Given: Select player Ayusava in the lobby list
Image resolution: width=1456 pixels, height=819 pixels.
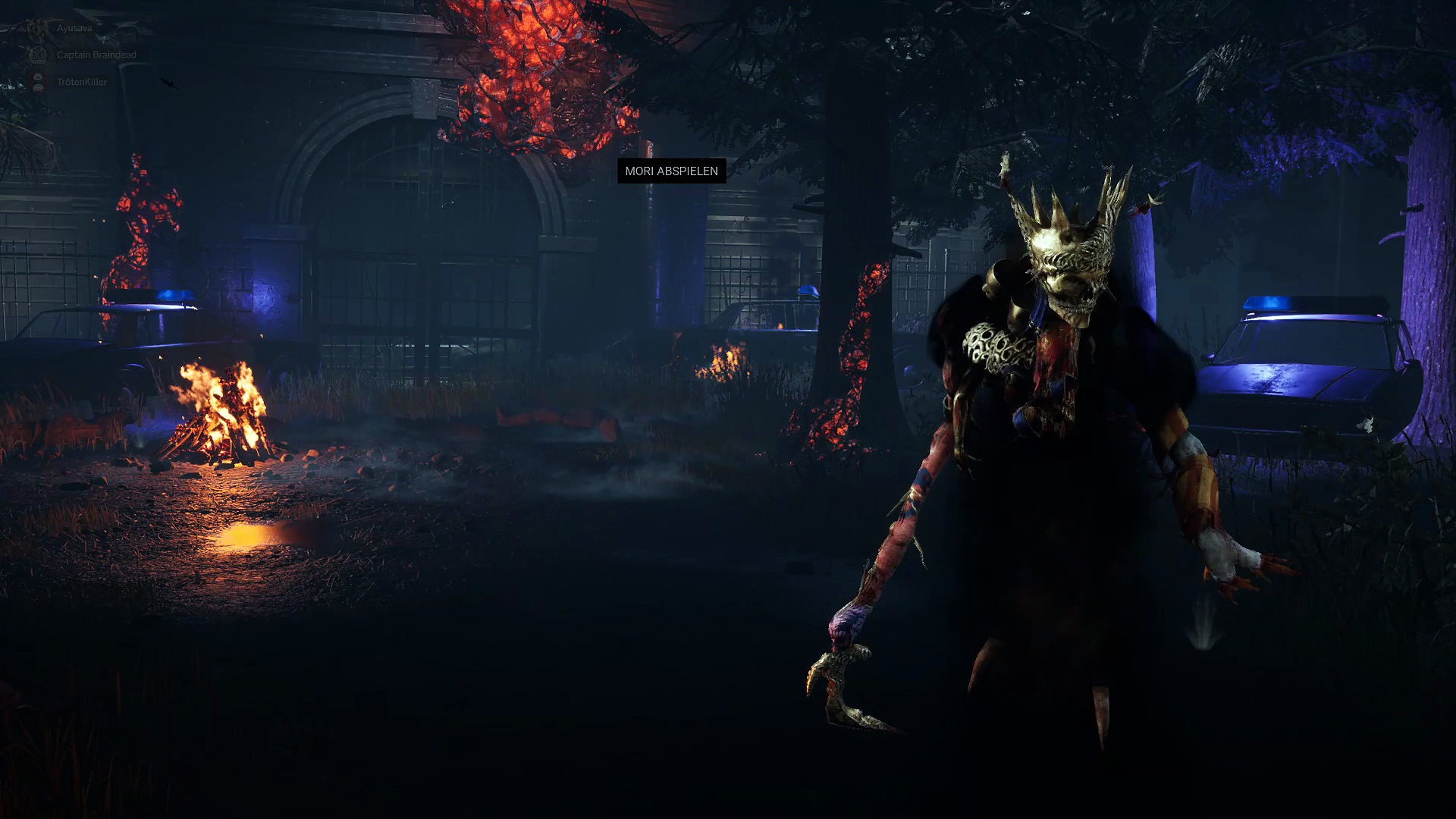Looking at the screenshot, I should click(x=74, y=28).
